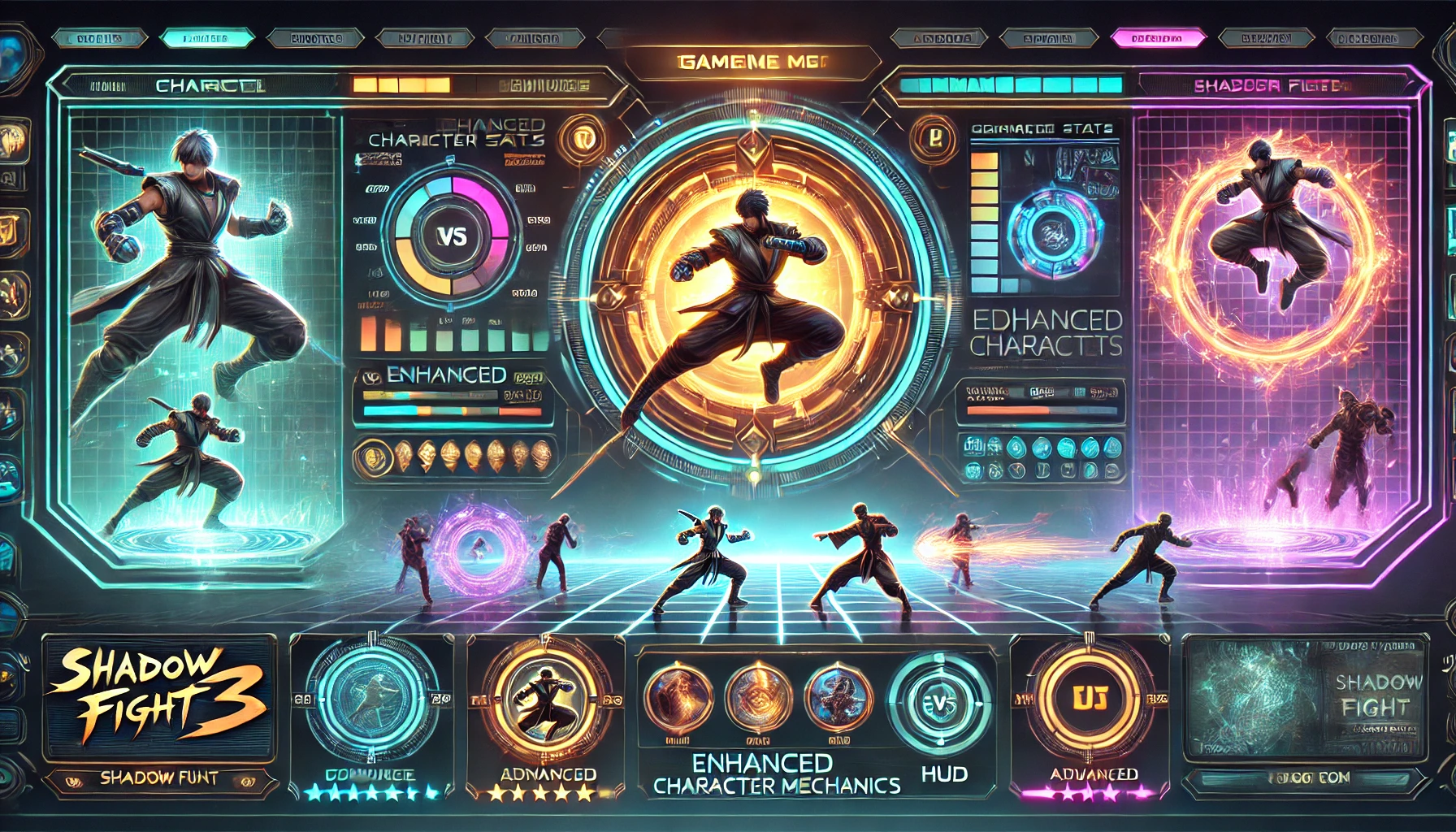Select the cyan circular fighter emblem

pyautogui.click(x=371, y=696)
